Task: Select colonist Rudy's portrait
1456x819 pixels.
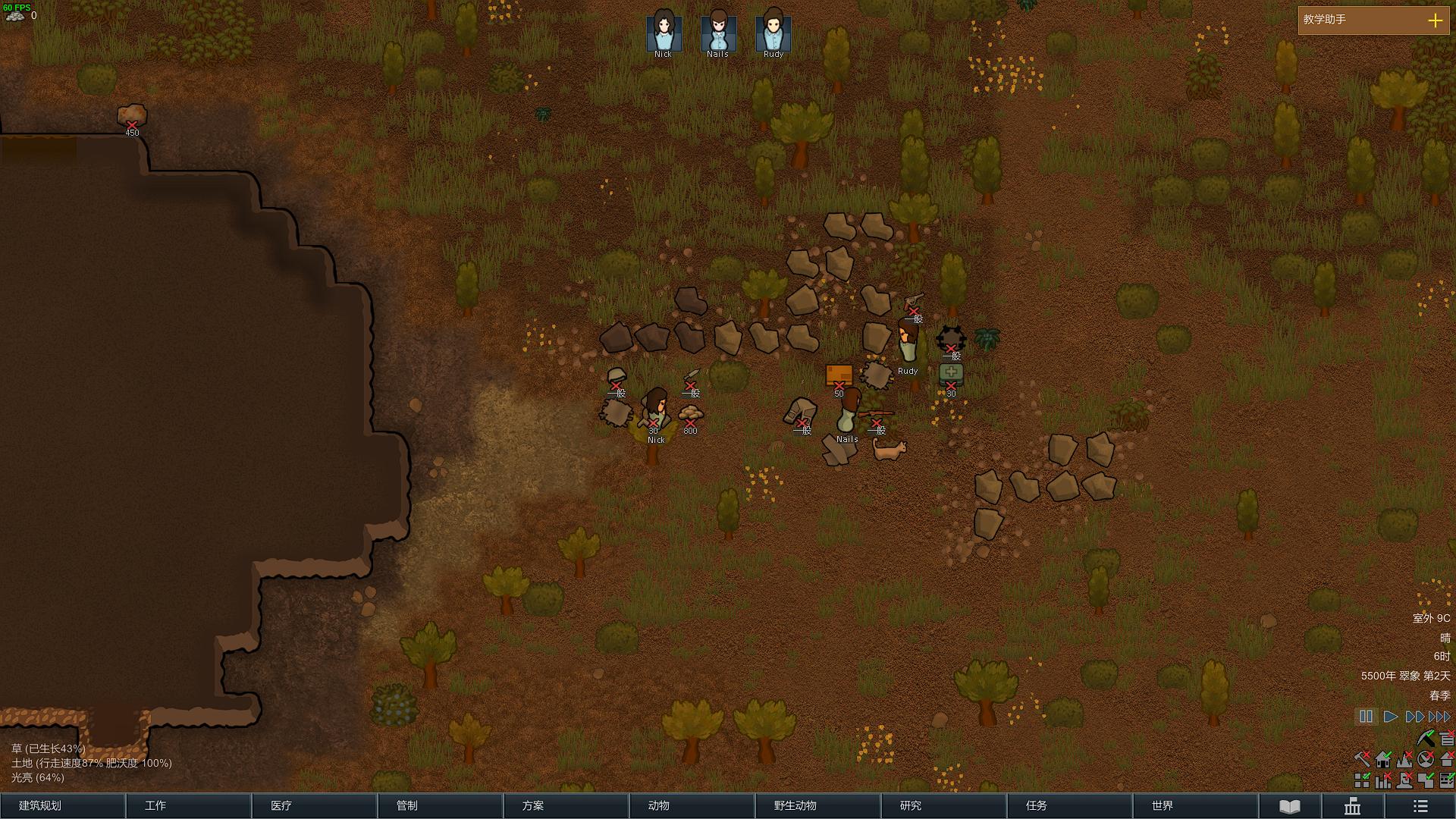Action: click(x=773, y=32)
